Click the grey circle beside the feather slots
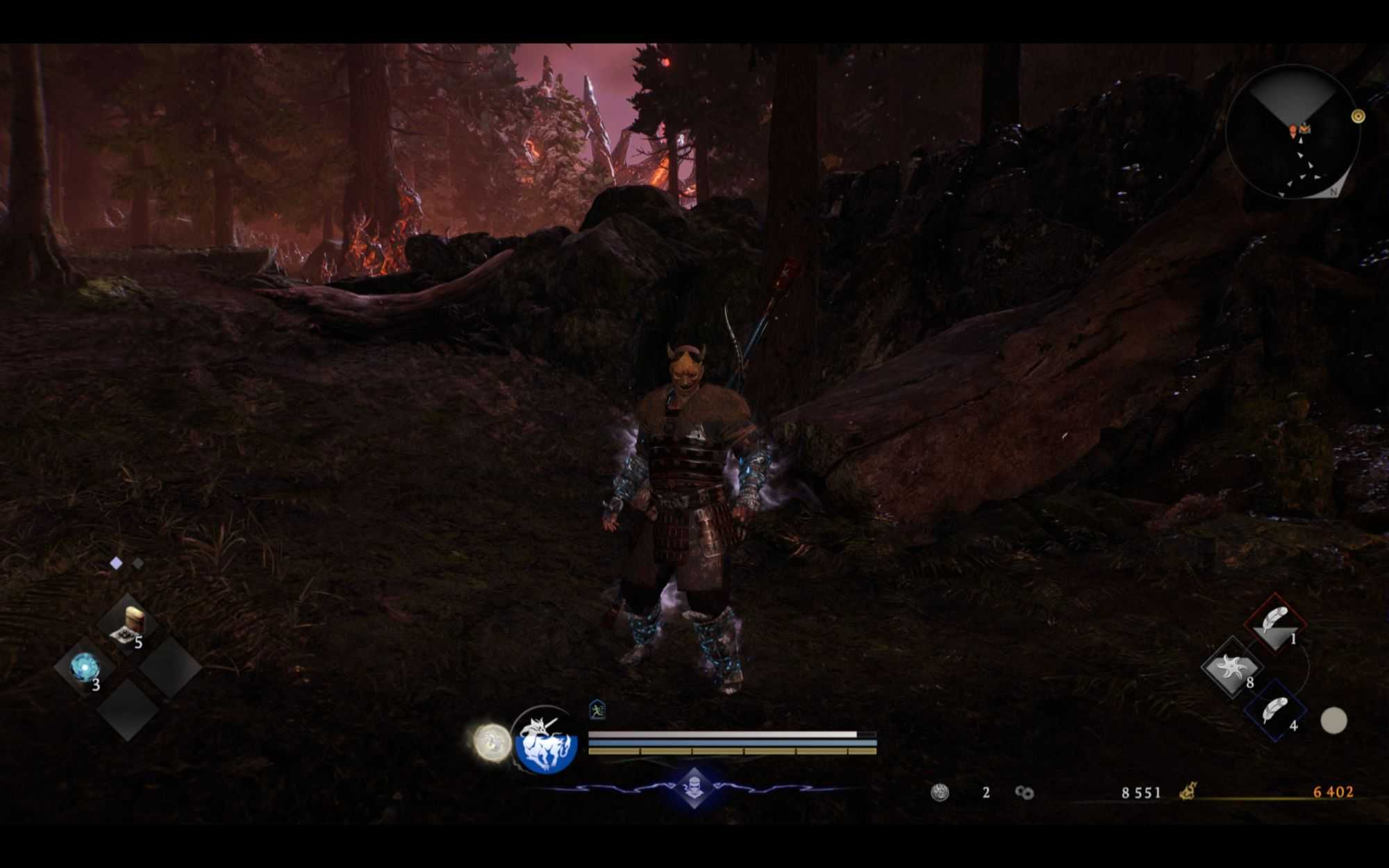 tap(1333, 721)
